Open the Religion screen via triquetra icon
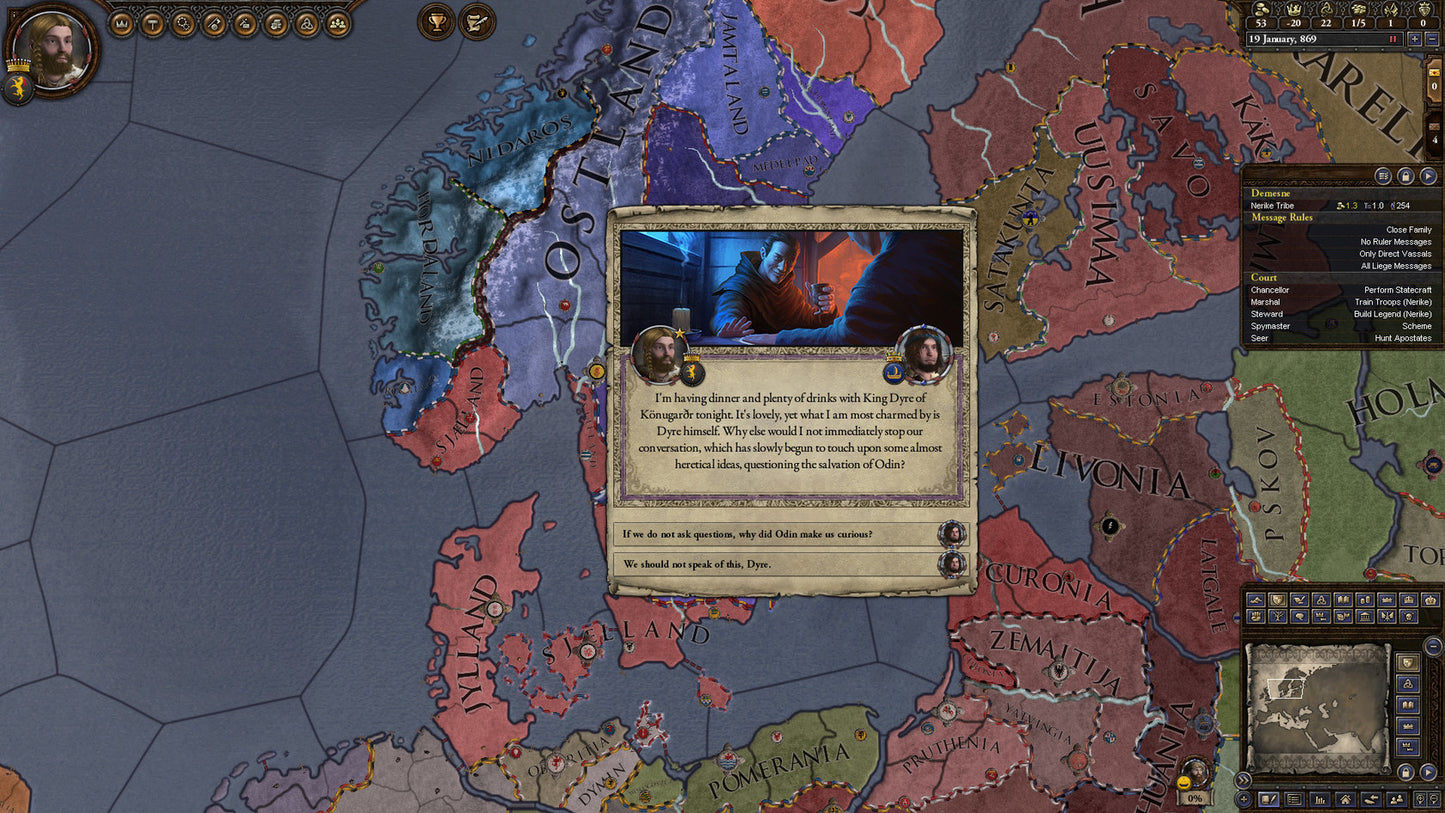This screenshot has width=1445, height=813. click(x=308, y=22)
